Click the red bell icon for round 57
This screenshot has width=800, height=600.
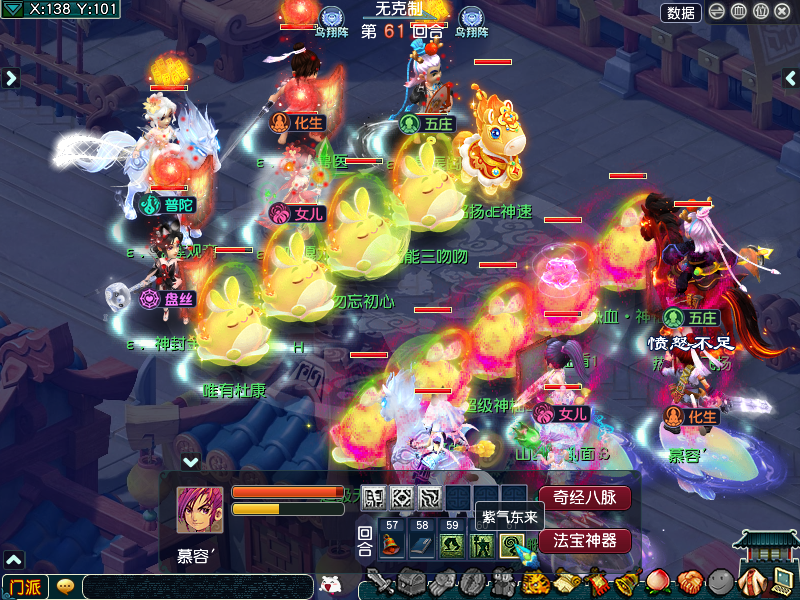(392, 545)
